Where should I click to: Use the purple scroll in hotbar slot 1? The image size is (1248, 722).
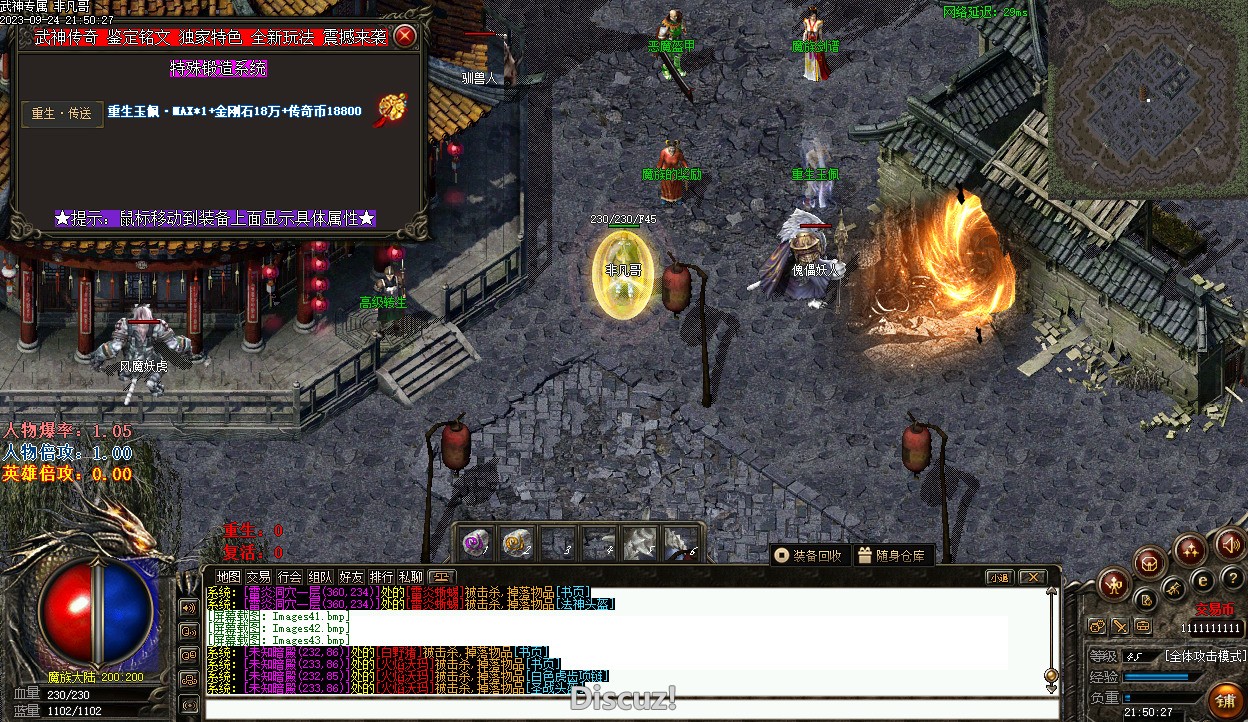476,543
